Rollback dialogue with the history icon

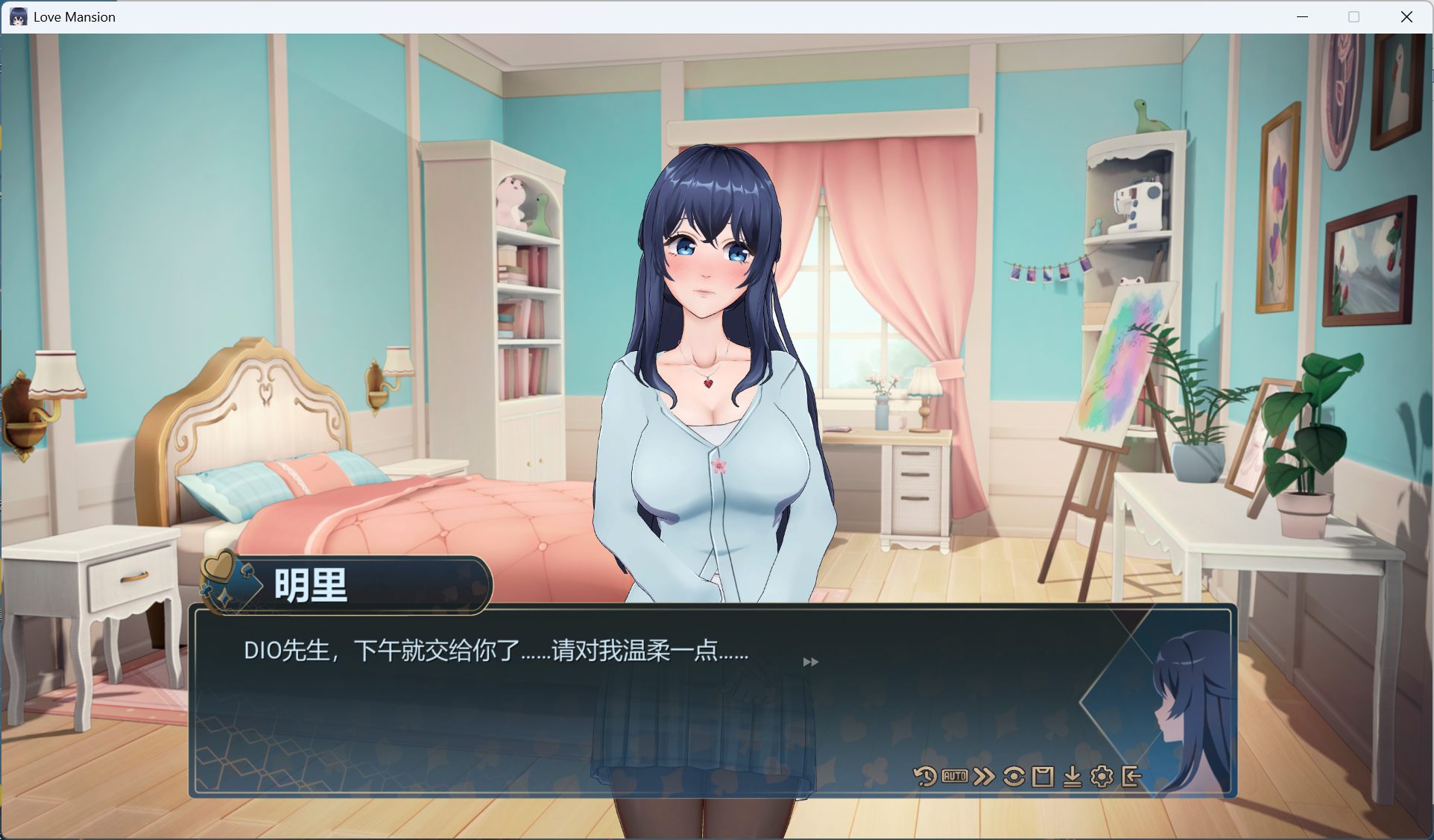(924, 775)
